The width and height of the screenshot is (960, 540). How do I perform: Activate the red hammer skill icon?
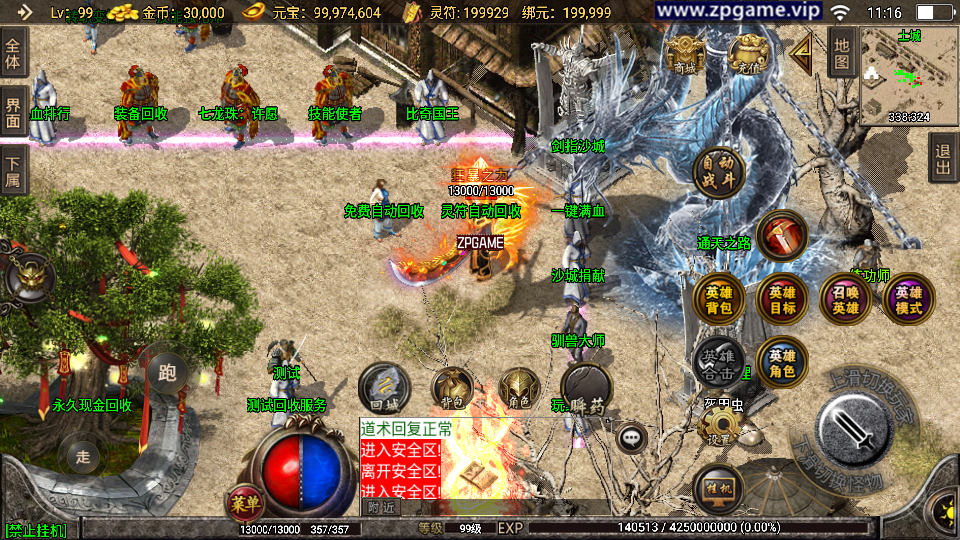point(783,237)
